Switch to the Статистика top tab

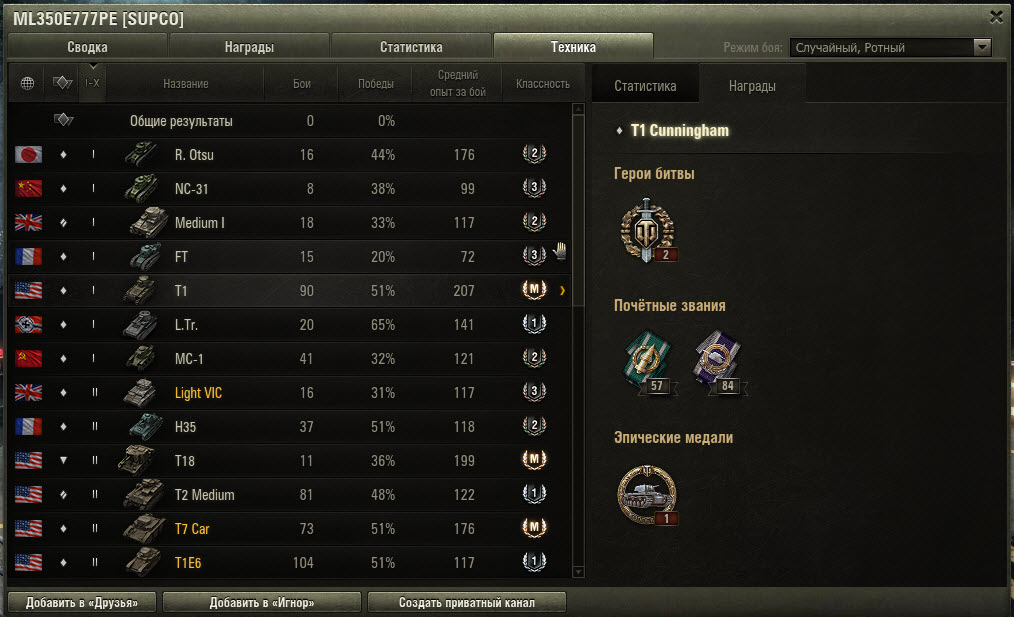click(411, 47)
